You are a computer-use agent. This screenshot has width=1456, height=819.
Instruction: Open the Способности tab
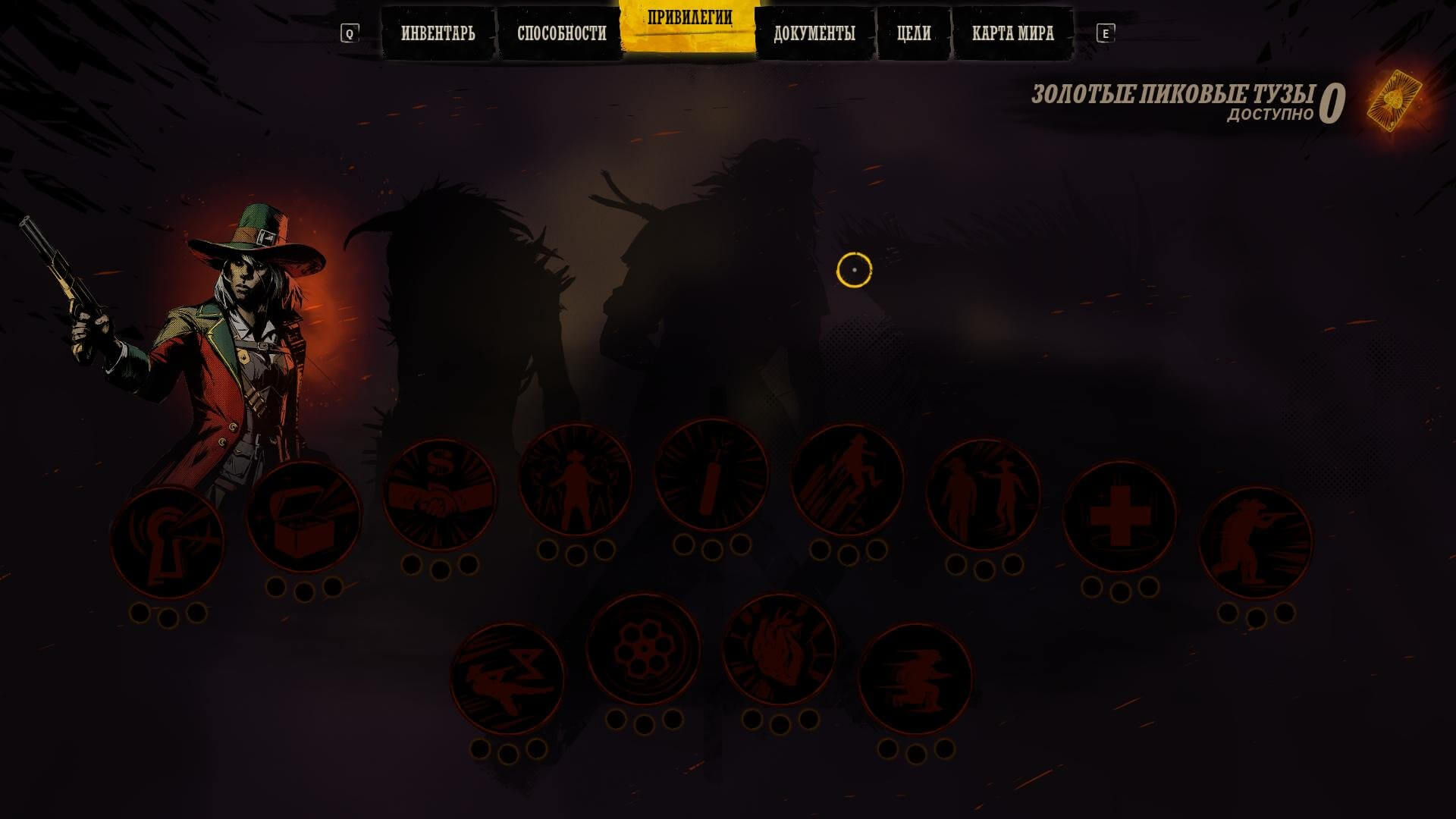pyautogui.click(x=561, y=33)
